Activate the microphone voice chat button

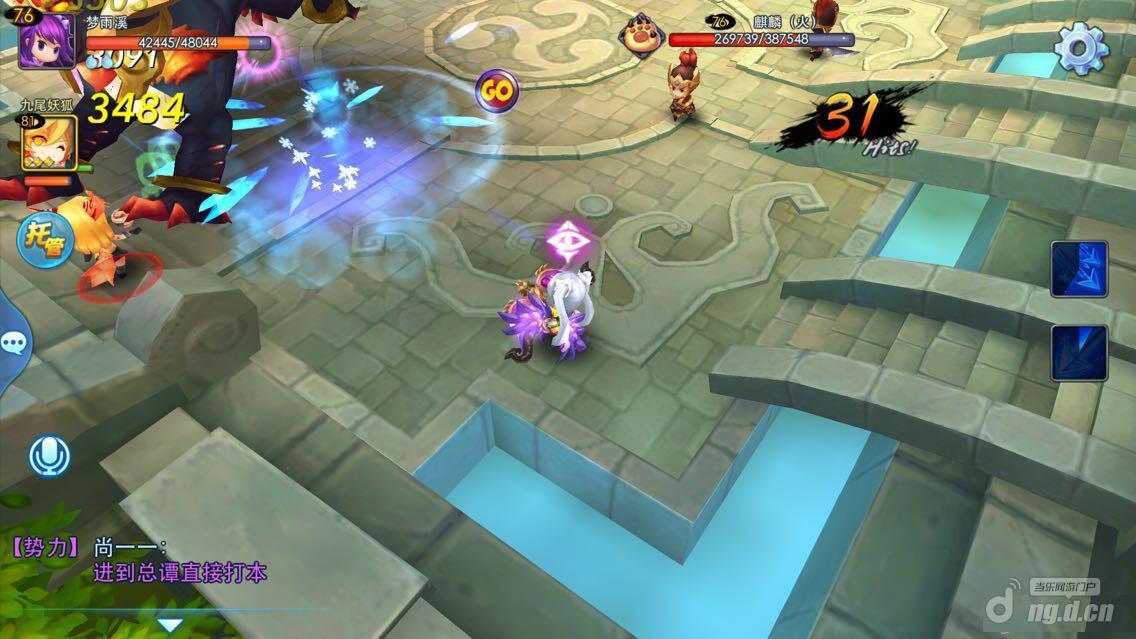pyautogui.click(x=49, y=457)
